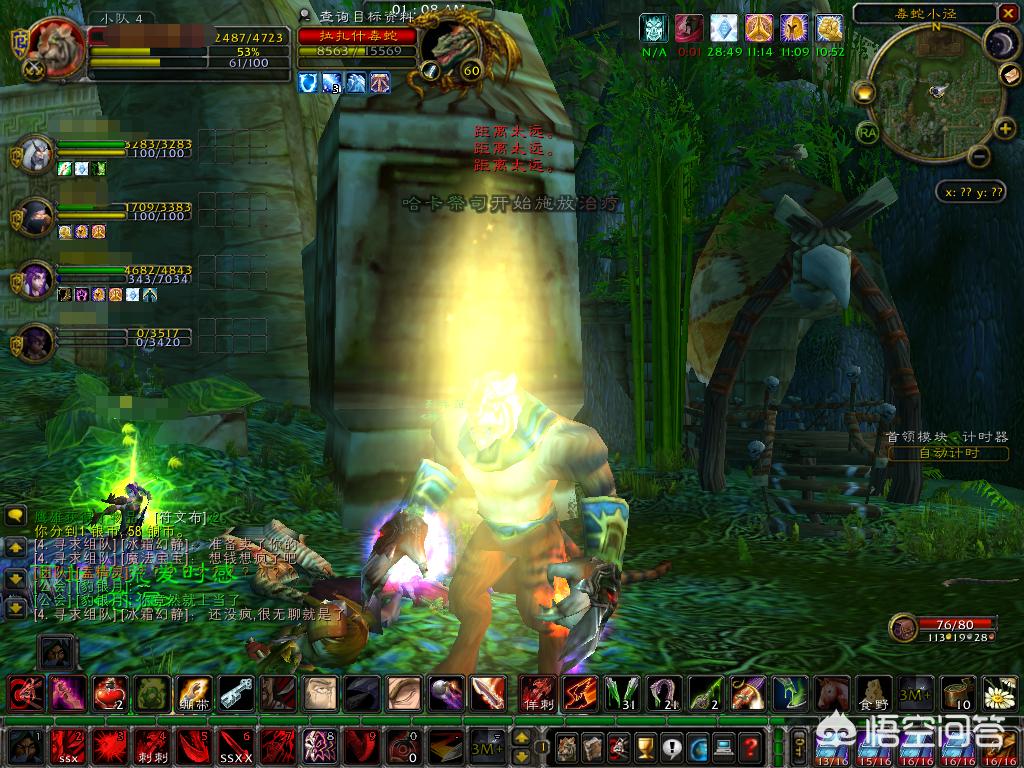
Task: Zoom in the minimap with the plus button
Action: pos(1003,127)
